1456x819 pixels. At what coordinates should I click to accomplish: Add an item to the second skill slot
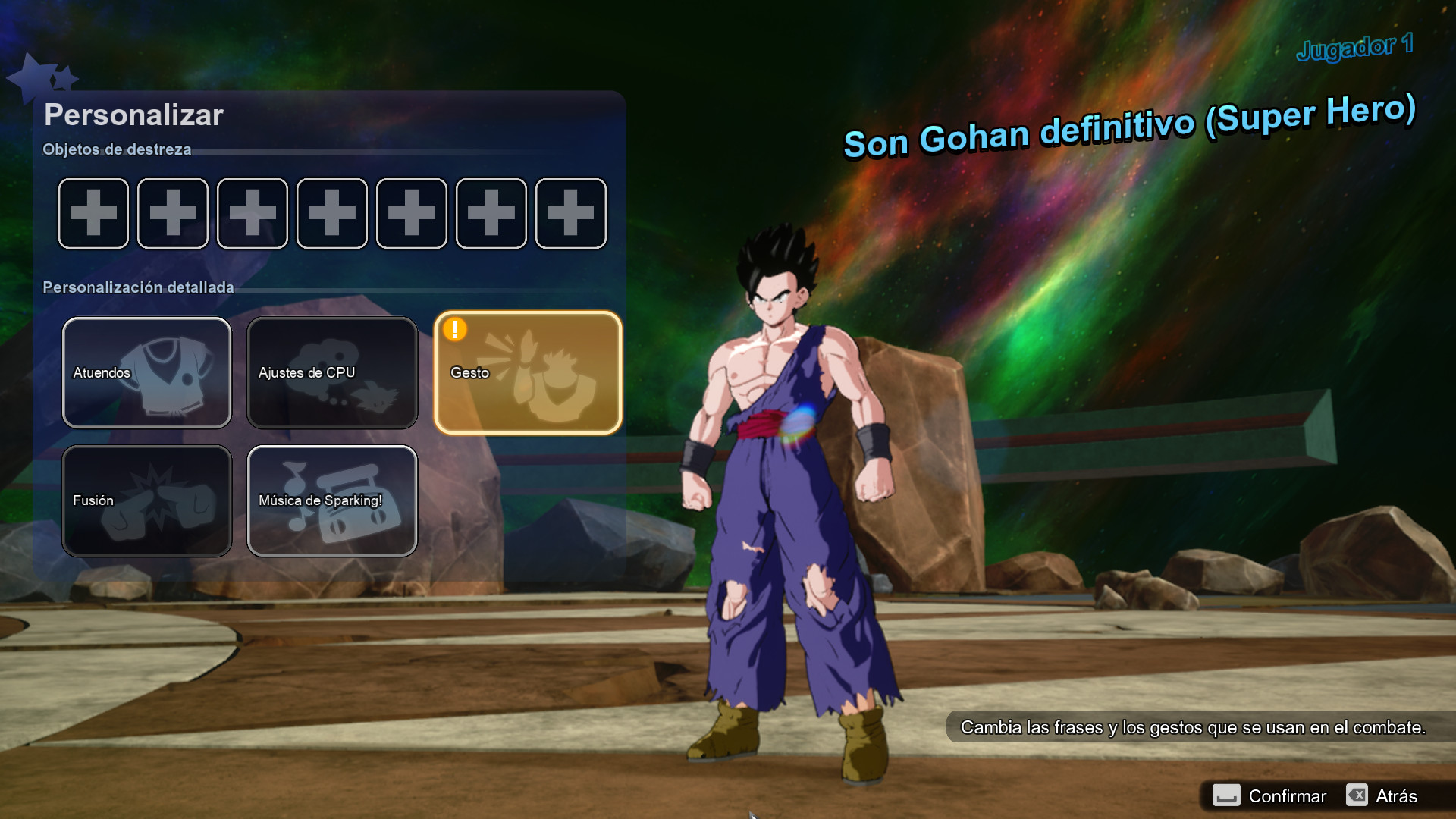(x=173, y=213)
